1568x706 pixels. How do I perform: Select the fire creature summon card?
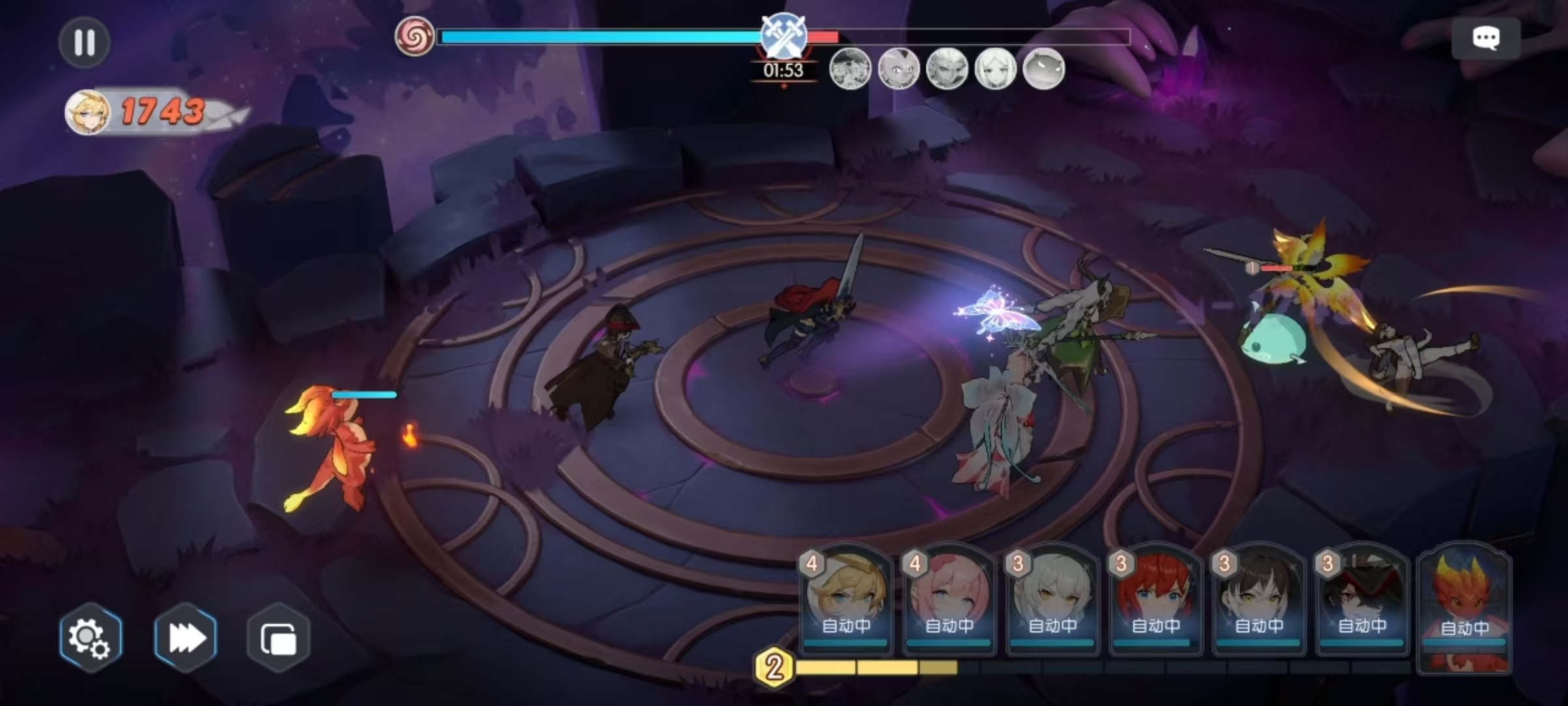click(x=1465, y=605)
